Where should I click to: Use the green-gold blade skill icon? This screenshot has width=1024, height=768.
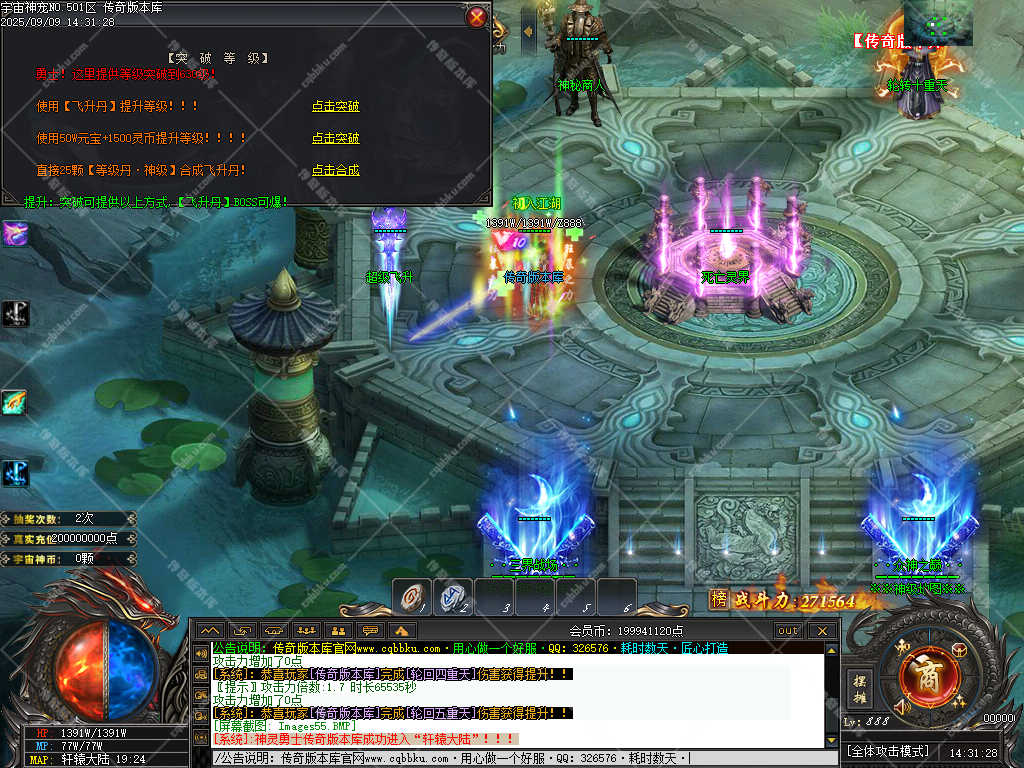click(x=15, y=402)
